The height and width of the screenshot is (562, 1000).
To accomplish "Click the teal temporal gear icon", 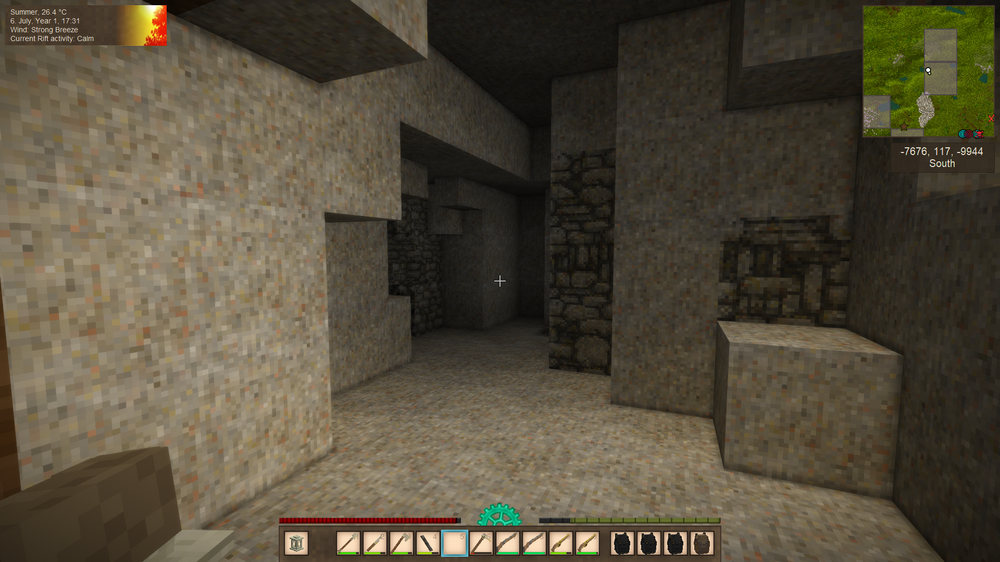I will pos(498,516).
